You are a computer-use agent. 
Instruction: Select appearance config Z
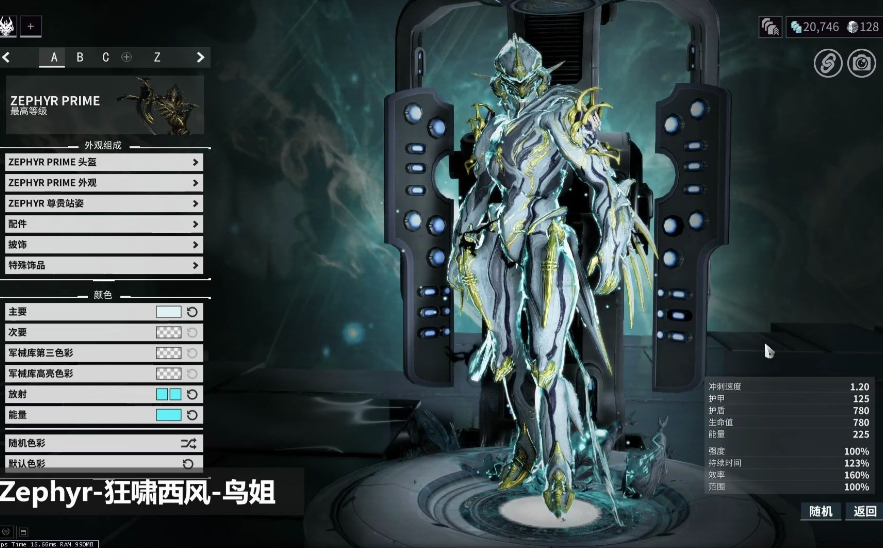point(157,57)
